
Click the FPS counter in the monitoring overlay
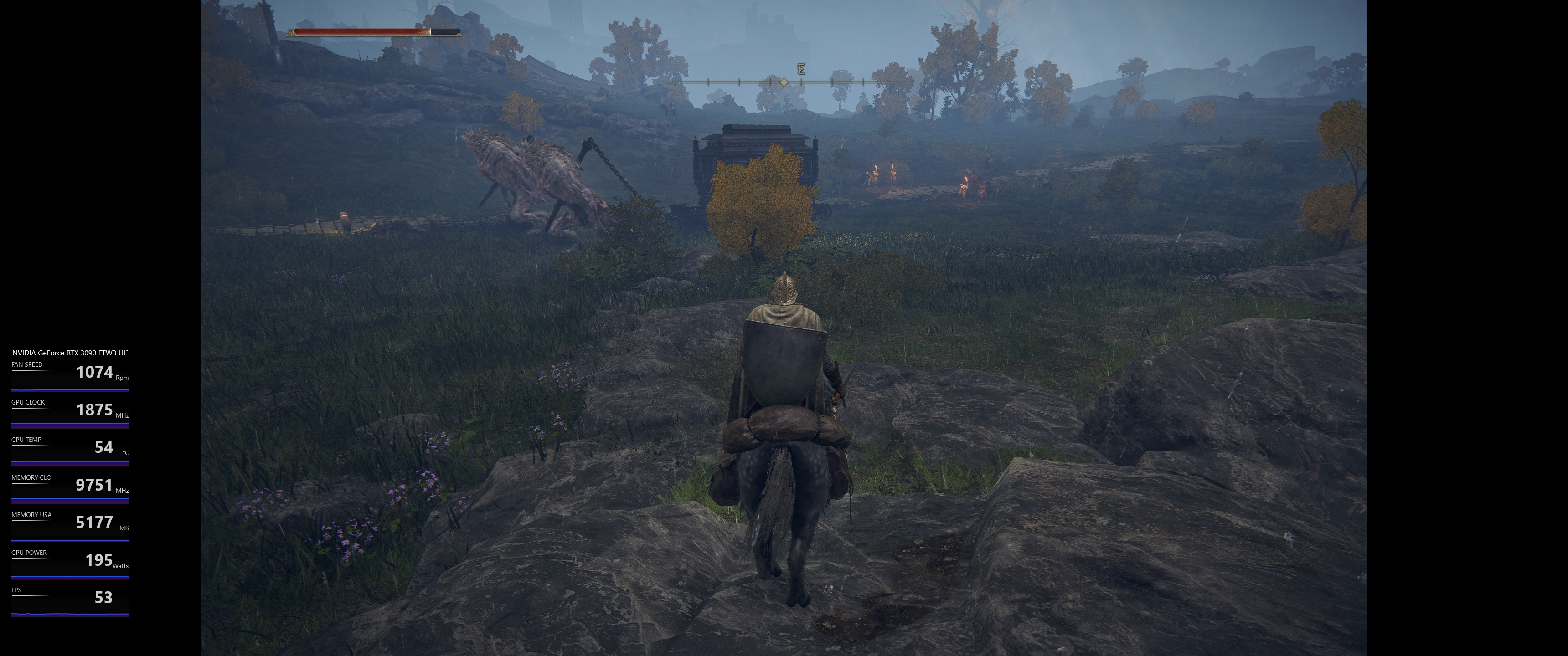pyautogui.click(x=104, y=598)
